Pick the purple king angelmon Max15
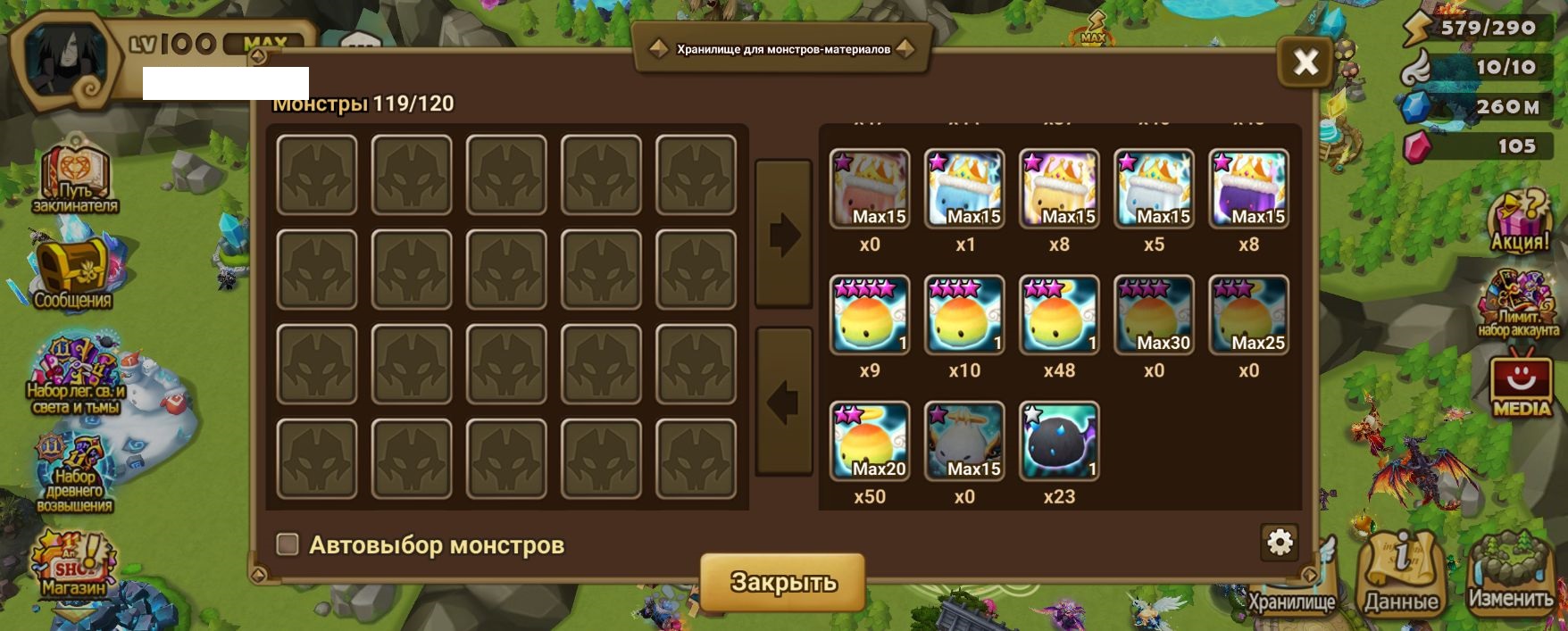Screen dimensions: 1568x631 [1248, 189]
